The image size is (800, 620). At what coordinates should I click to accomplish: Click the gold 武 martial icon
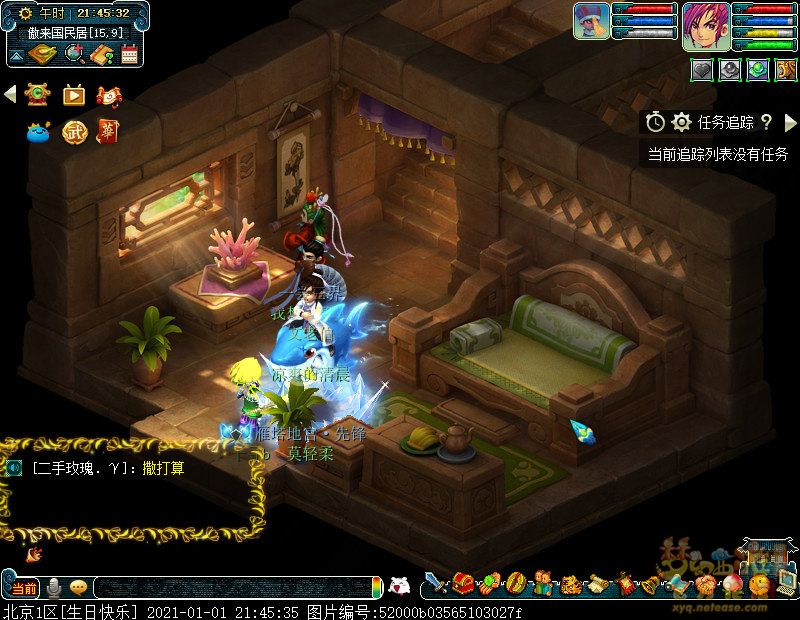click(x=74, y=131)
